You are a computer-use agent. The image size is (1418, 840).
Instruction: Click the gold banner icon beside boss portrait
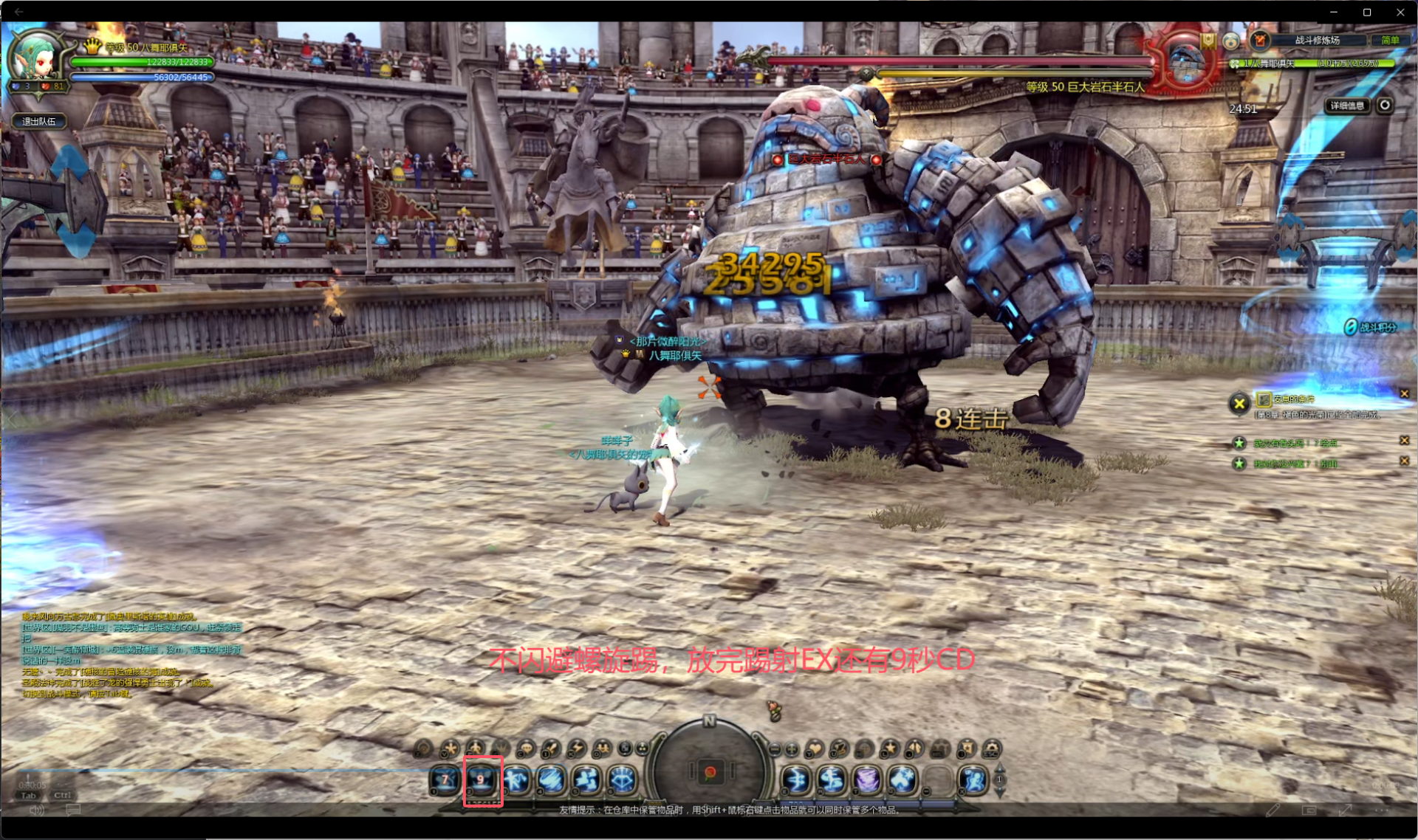tap(1208, 41)
